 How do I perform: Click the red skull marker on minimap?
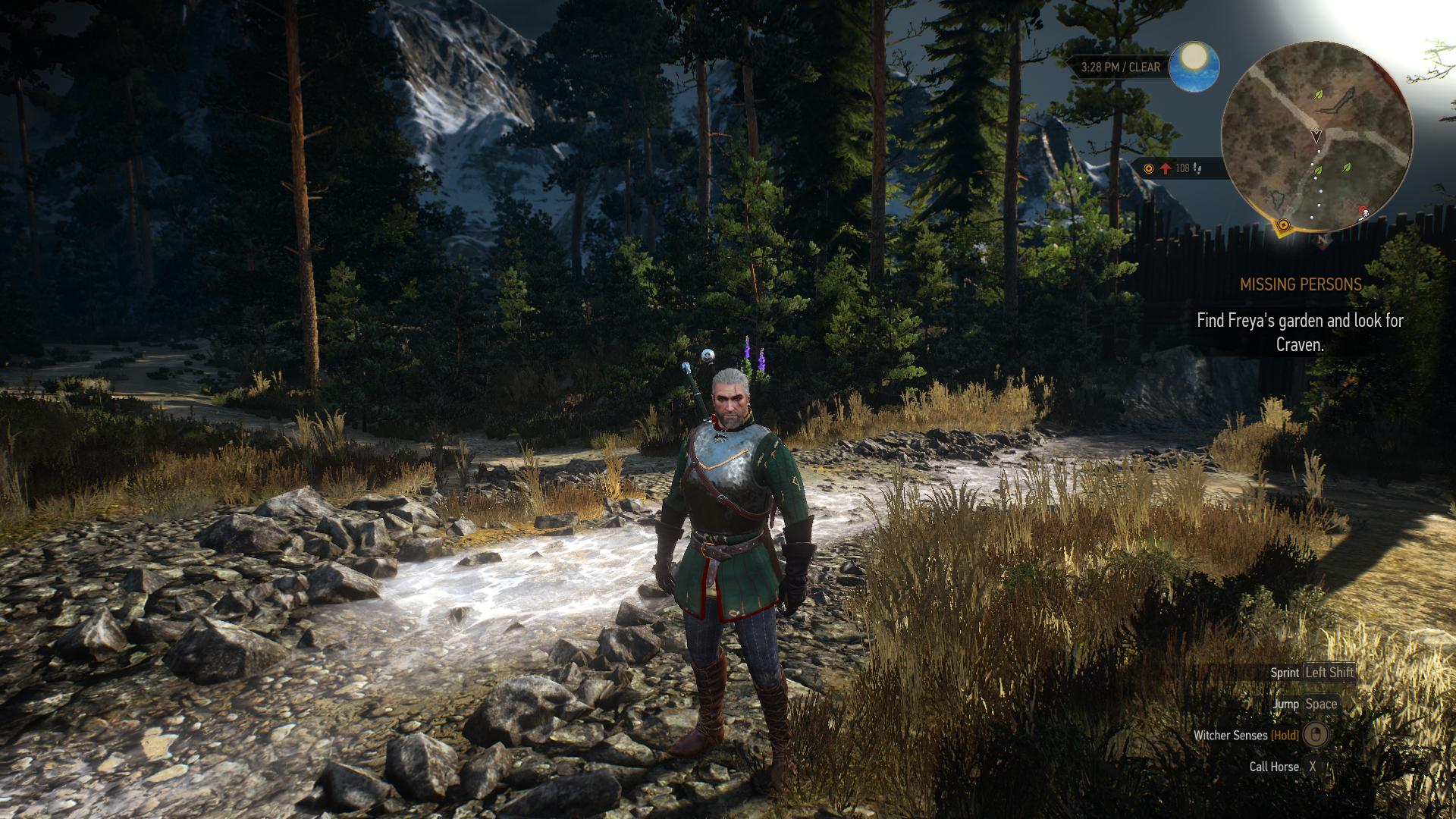coord(1363,212)
